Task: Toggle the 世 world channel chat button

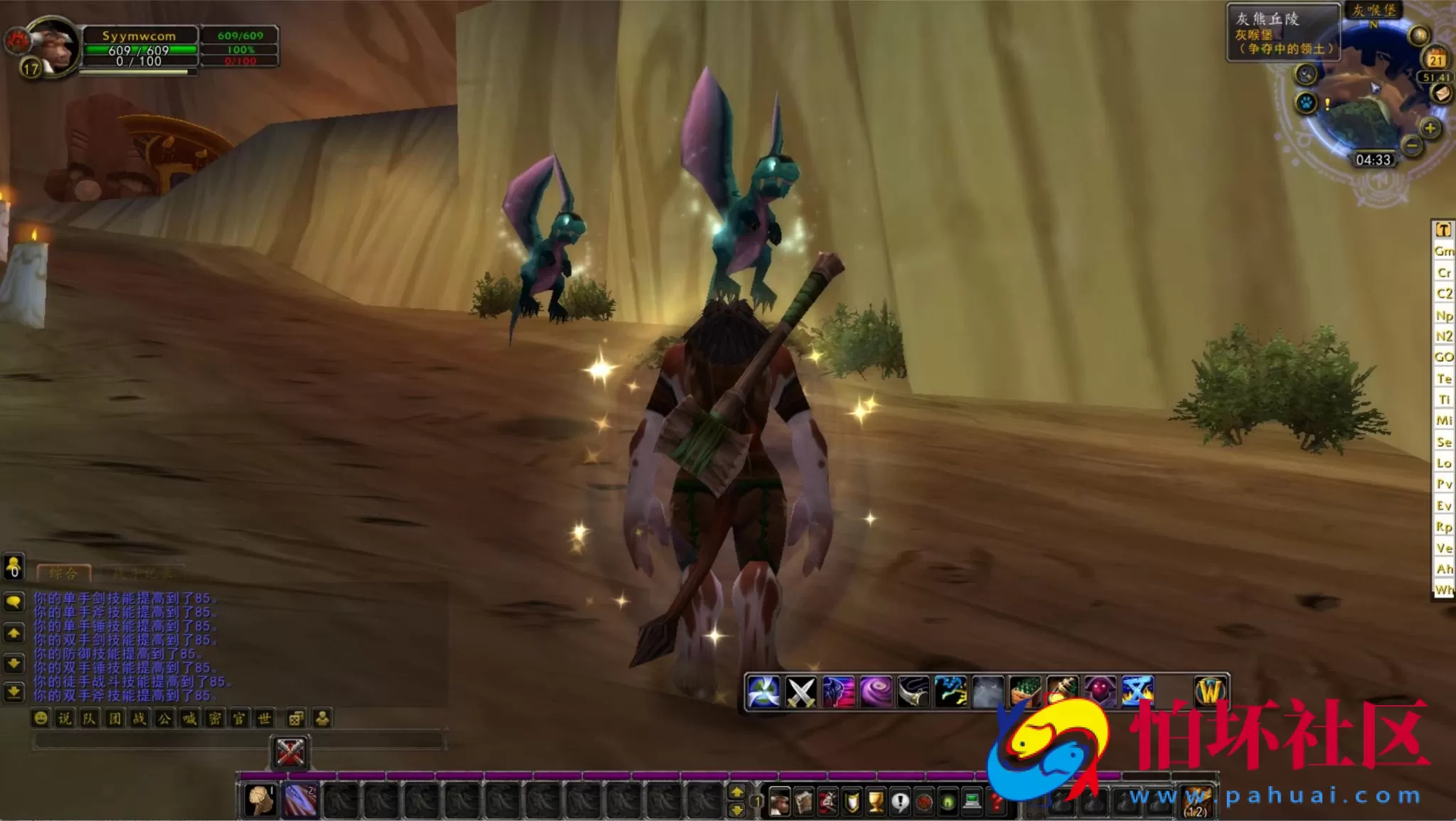Action: coord(264,718)
